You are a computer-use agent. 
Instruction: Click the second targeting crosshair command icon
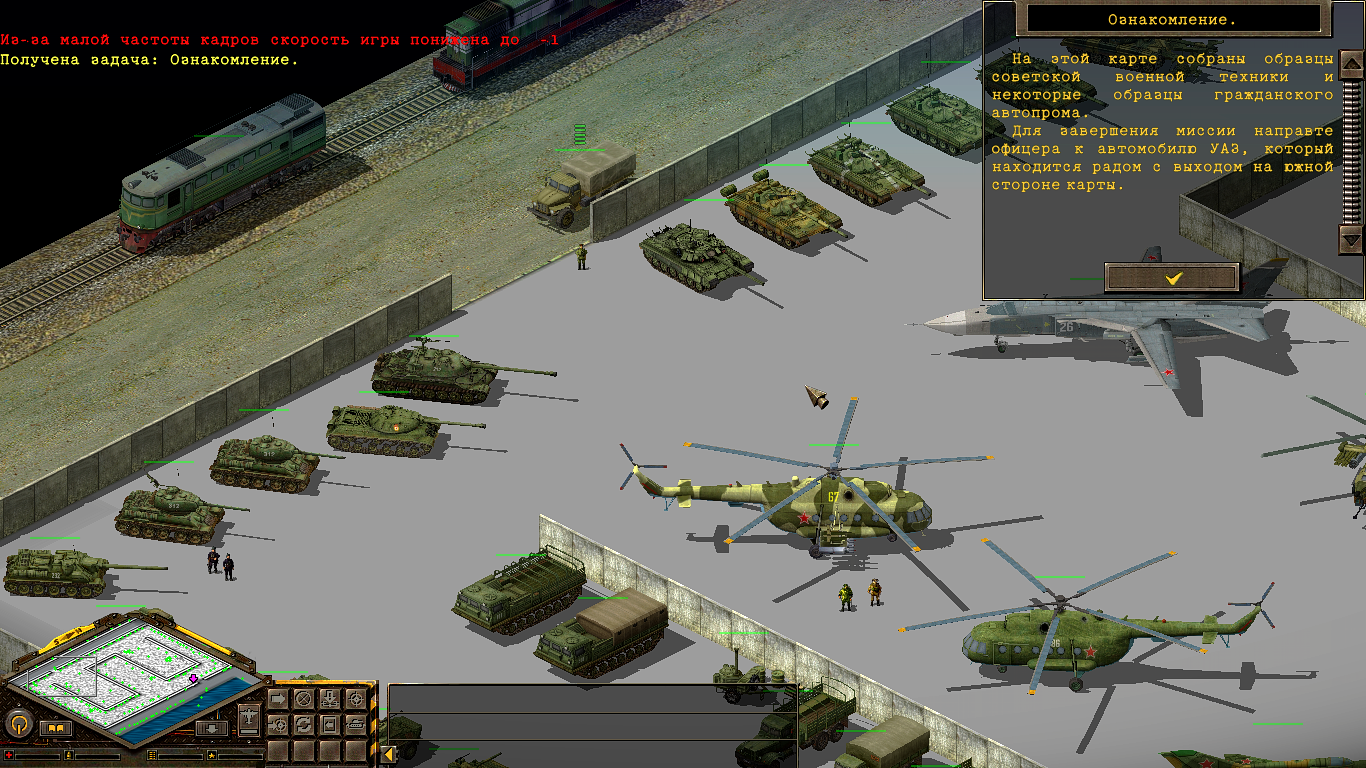point(278,725)
